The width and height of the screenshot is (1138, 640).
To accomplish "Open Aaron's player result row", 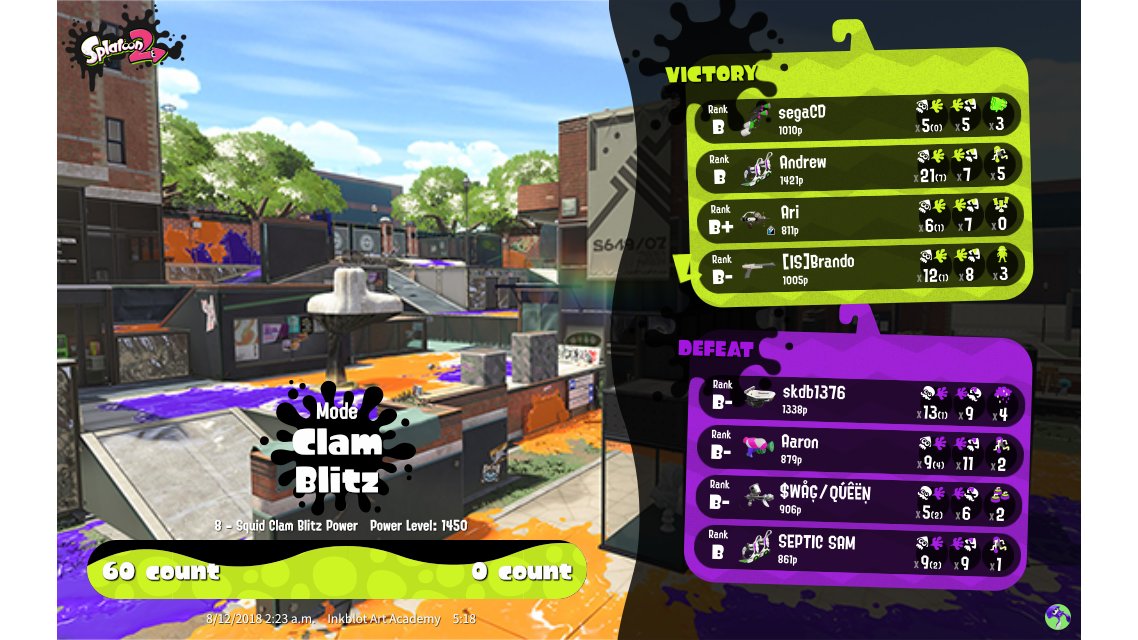I will click(x=858, y=449).
